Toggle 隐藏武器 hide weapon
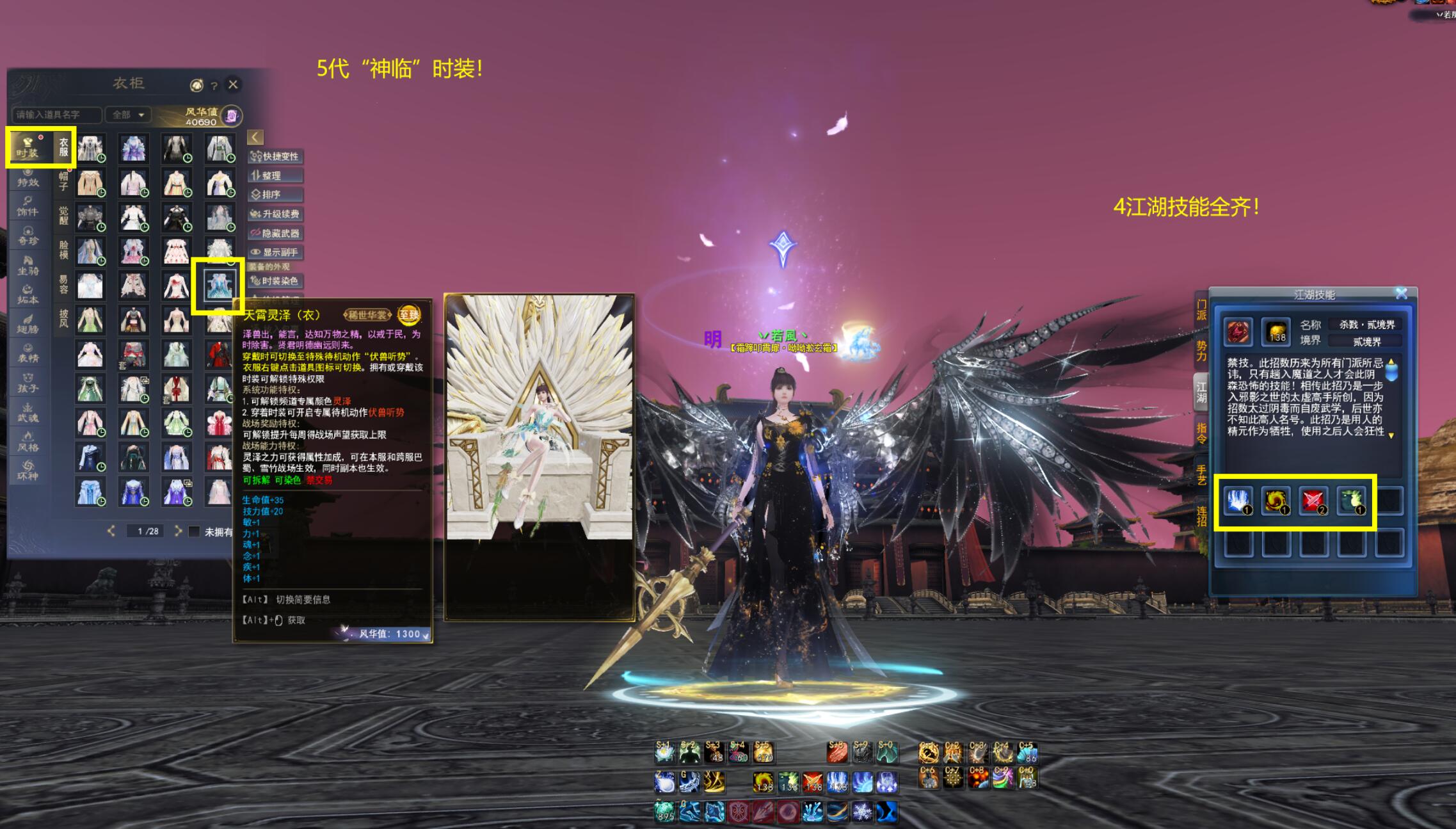1456x829 pixels. coord(275,233)
